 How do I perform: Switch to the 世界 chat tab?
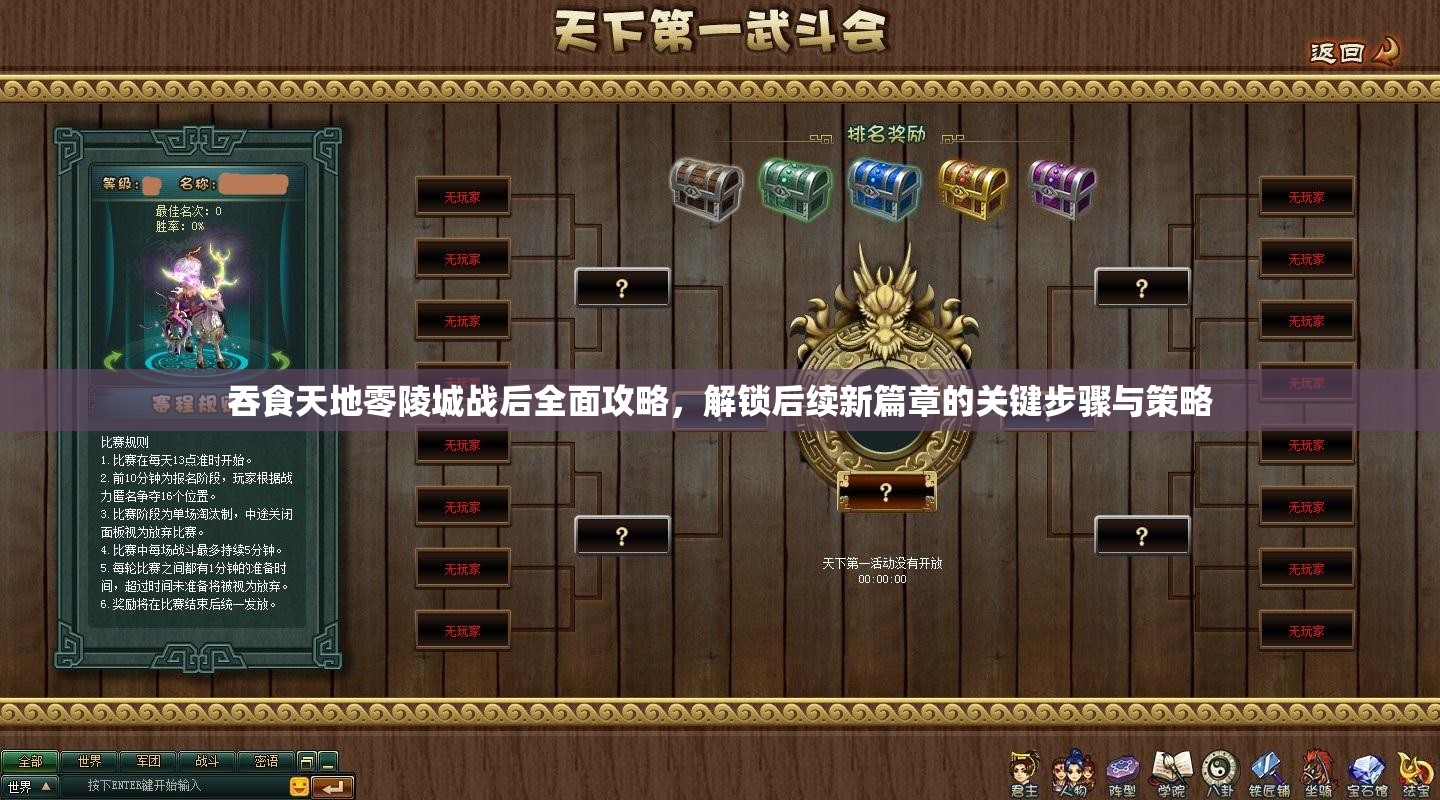pyautogui.click(x=89, y=760)
